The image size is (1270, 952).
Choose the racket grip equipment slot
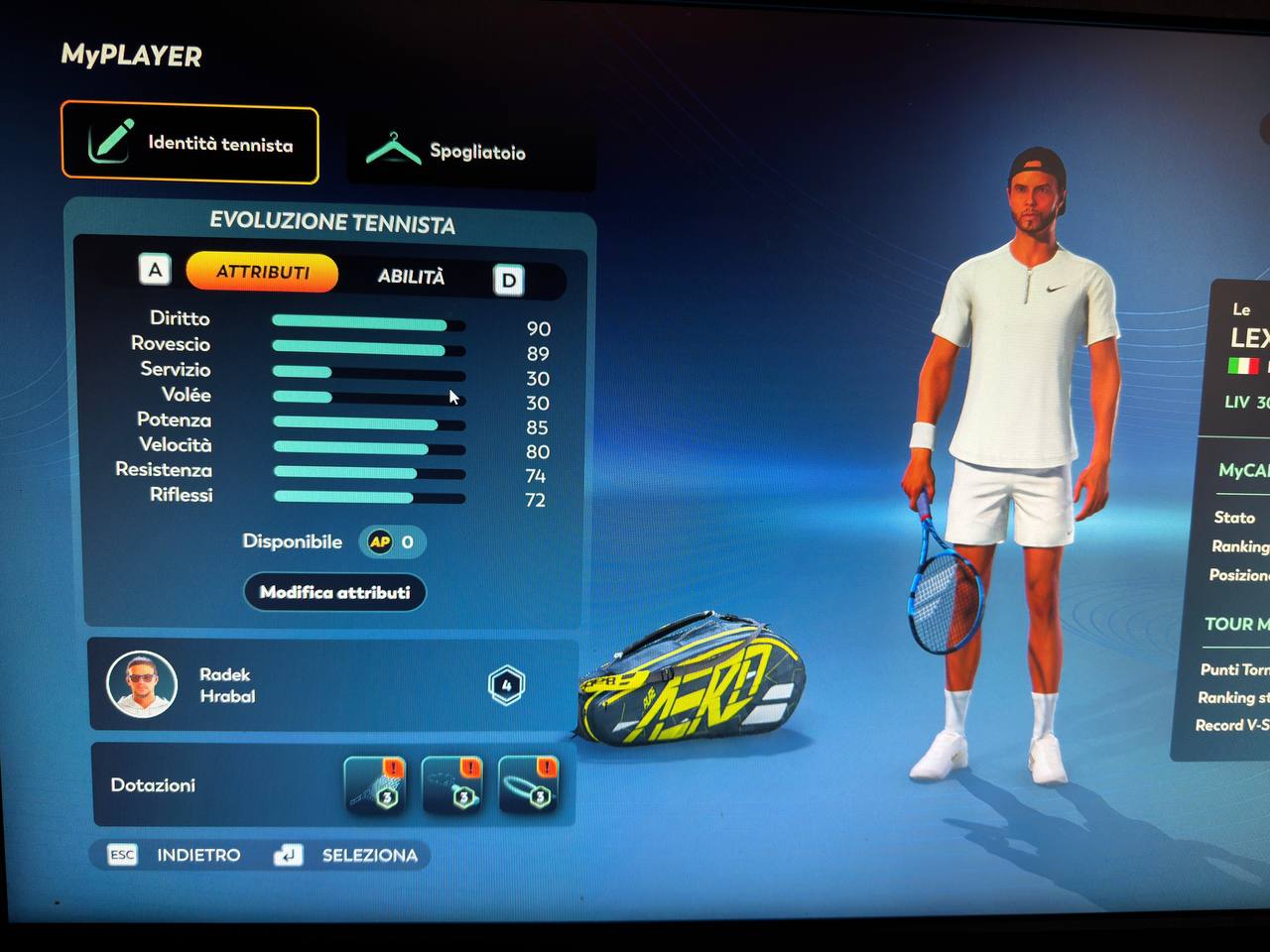click(x=451, y=784)
